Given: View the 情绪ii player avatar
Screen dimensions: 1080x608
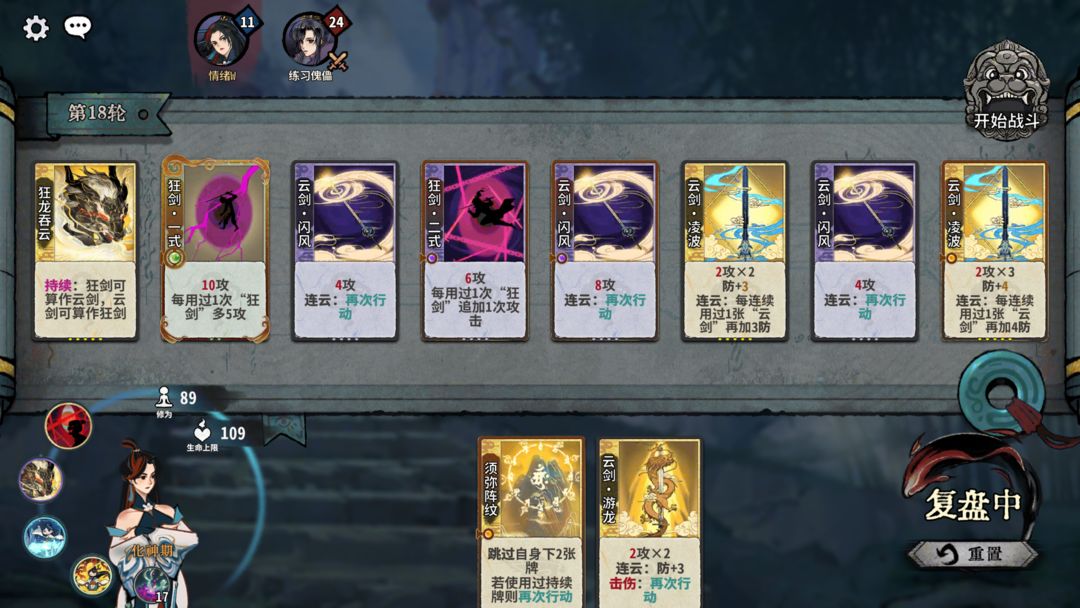Looking at the screenshot, I should coord(220,40).
